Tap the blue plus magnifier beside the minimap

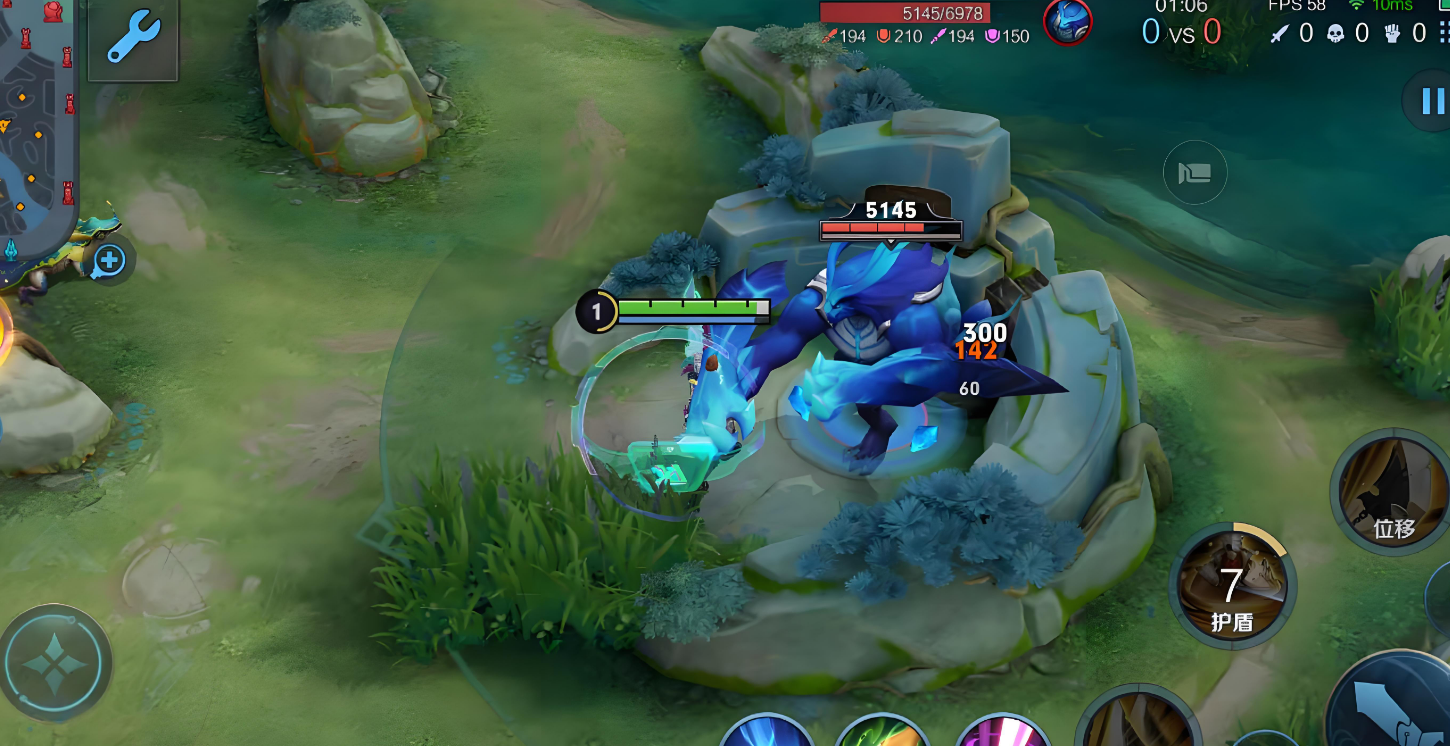(x=108, y=262)
